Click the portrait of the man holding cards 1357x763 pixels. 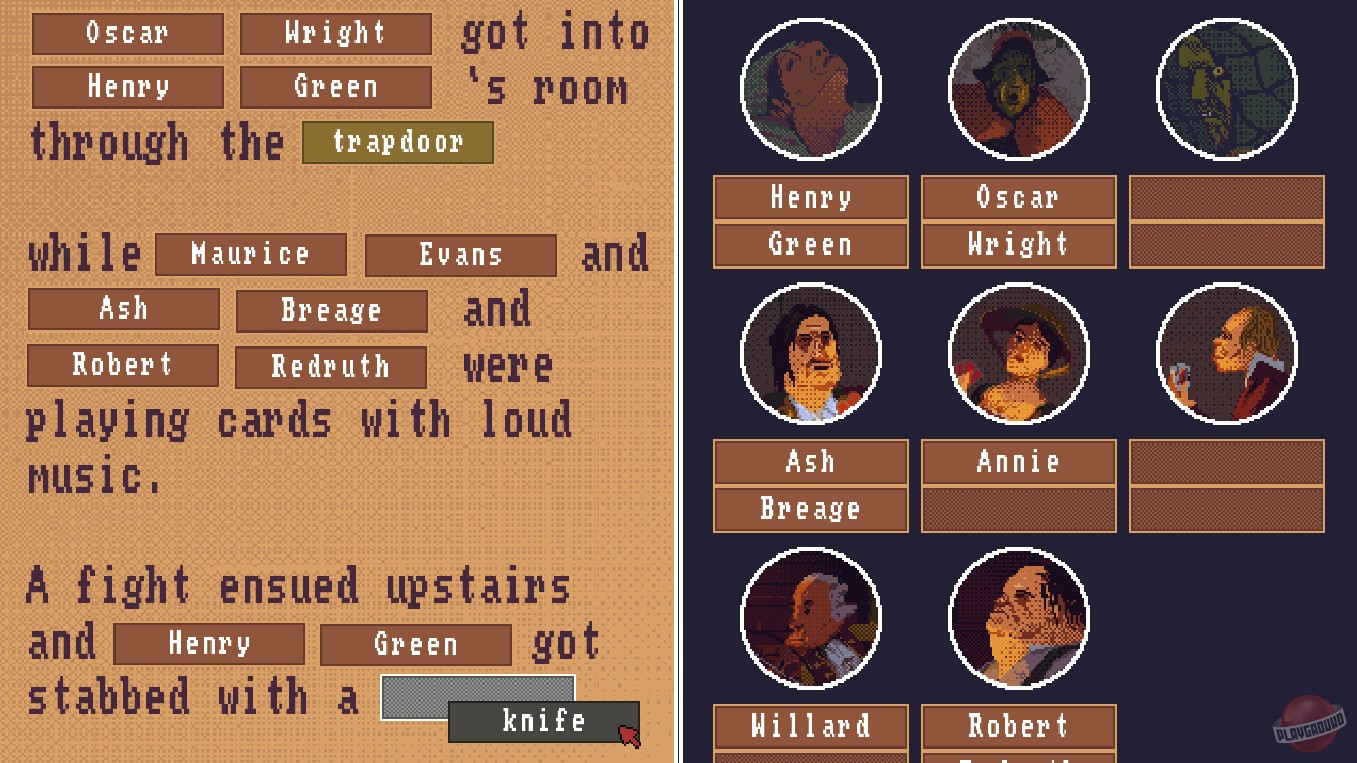point(1226,353)
